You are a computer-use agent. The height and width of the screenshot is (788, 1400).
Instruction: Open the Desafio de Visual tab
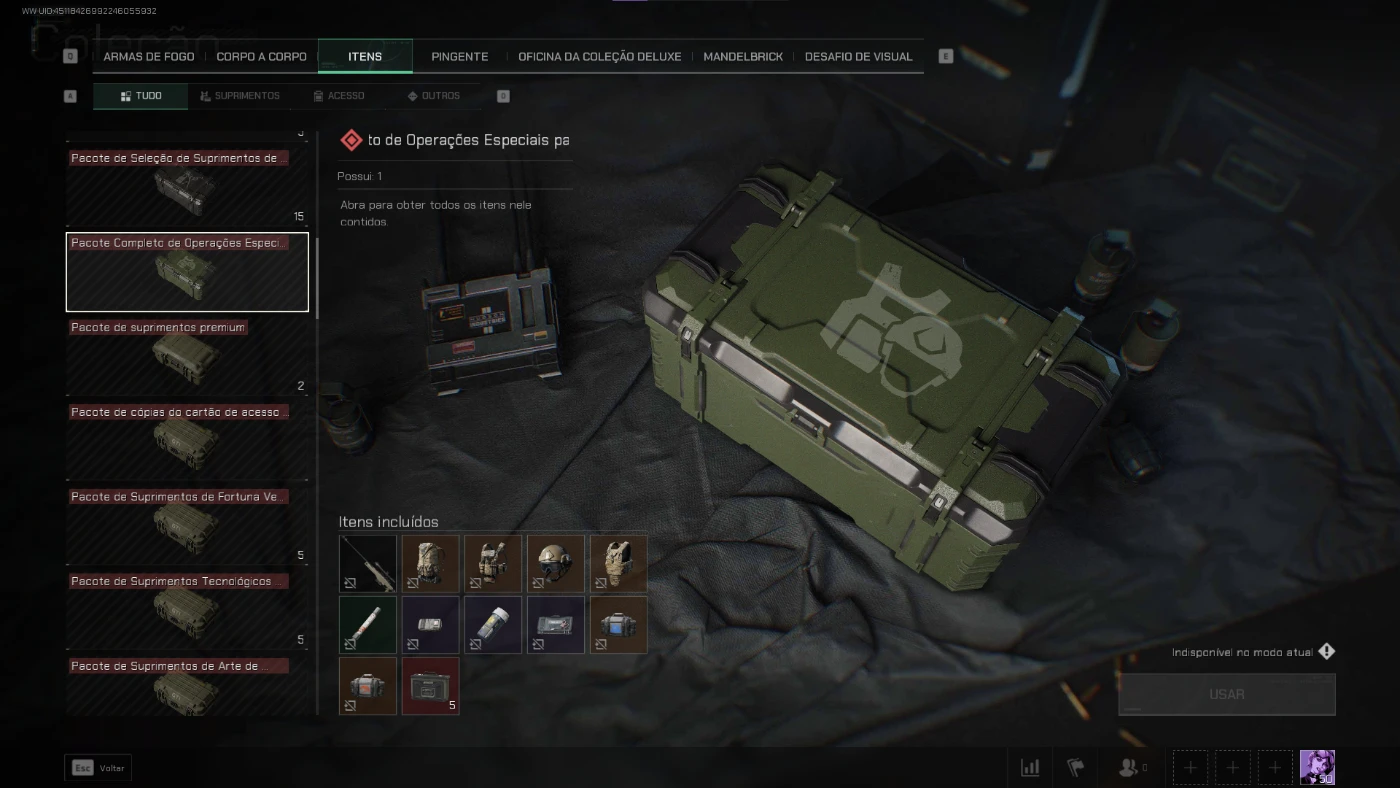(858, 57)
